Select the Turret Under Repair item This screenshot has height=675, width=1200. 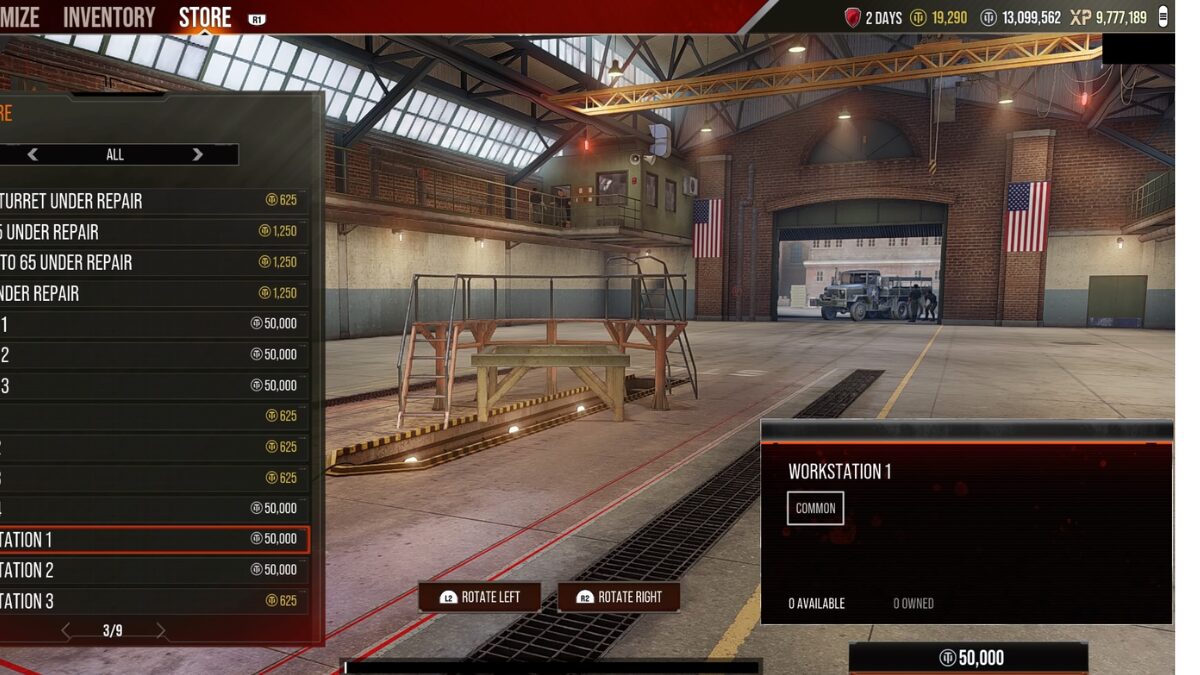(x=150, y=201)
